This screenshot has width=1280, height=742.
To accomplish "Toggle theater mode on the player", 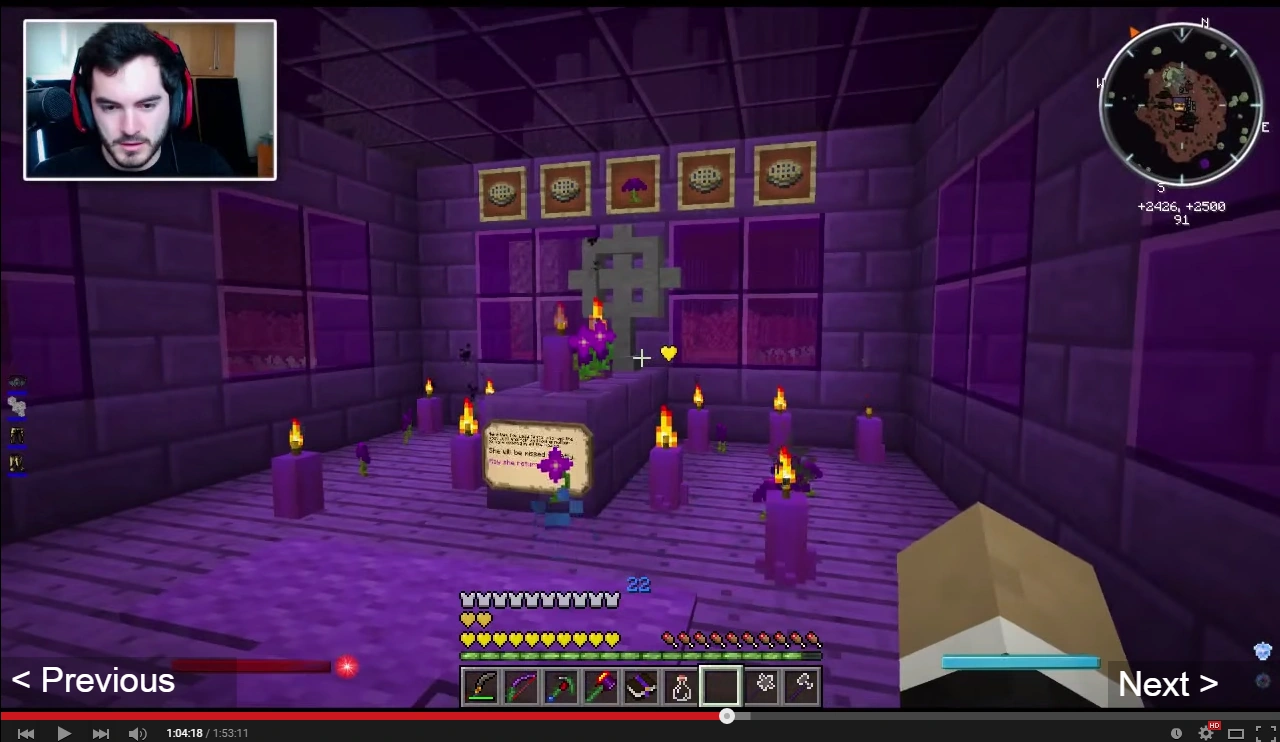I will pyautogui.click(x=1234, y=733).
